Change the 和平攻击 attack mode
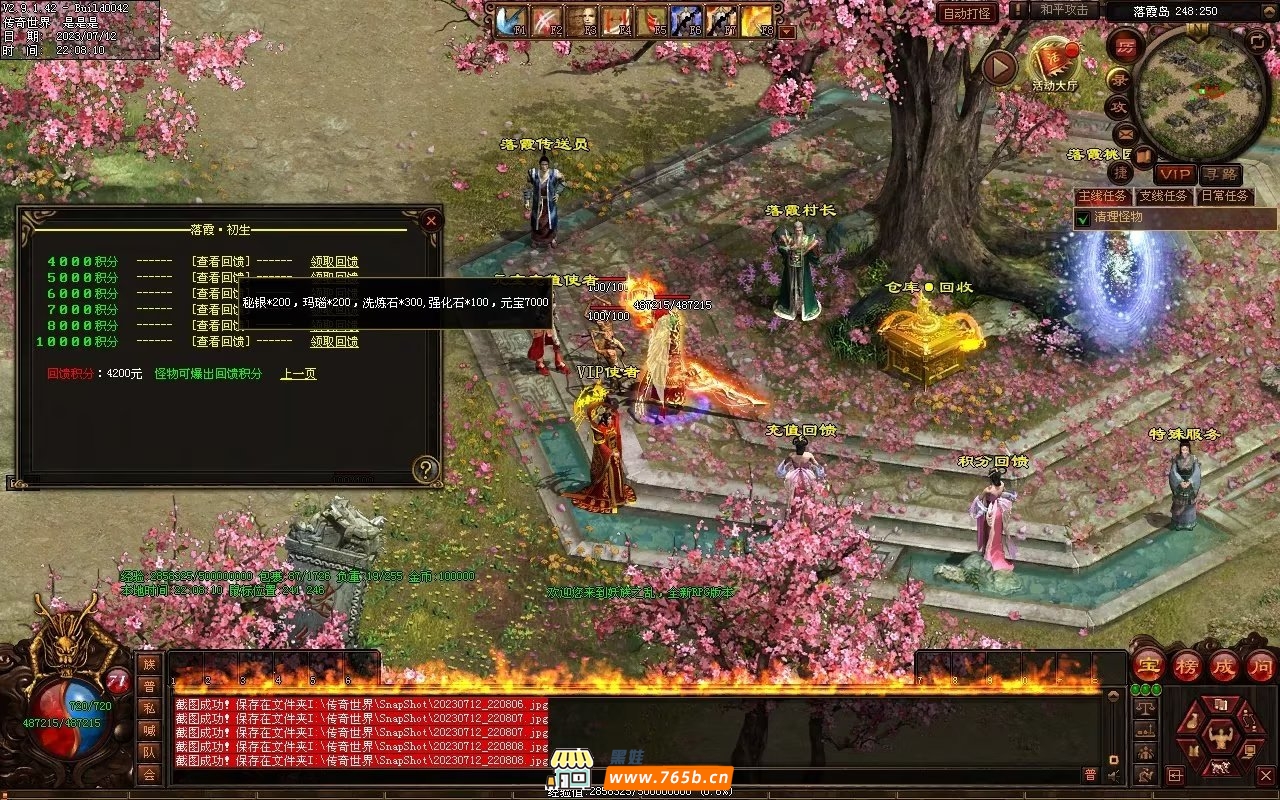Image resolution: width=1280 pixels, height=800 pixels. pos(1063,10)
